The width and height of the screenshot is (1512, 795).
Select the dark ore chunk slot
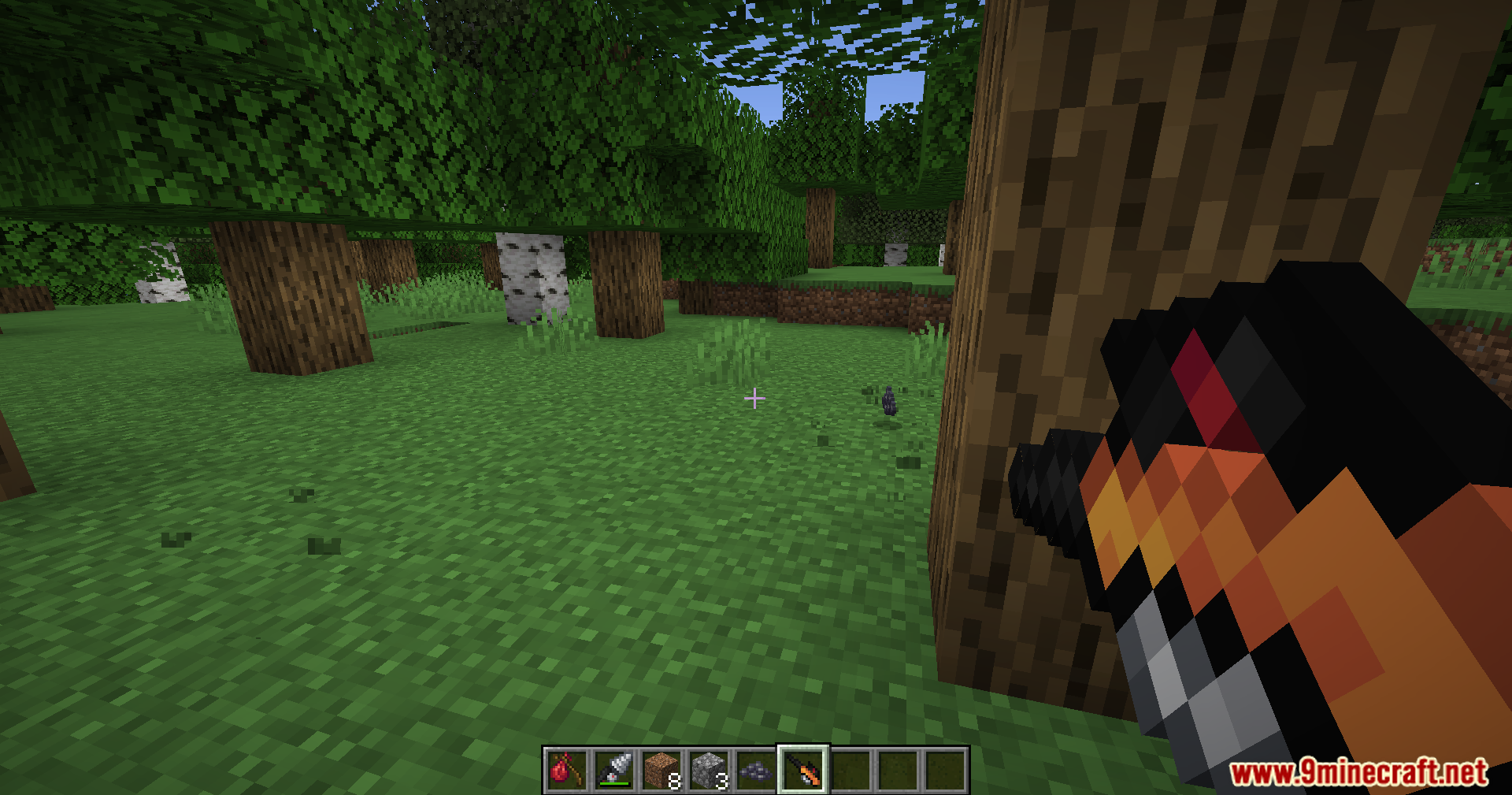click(755, 769)
